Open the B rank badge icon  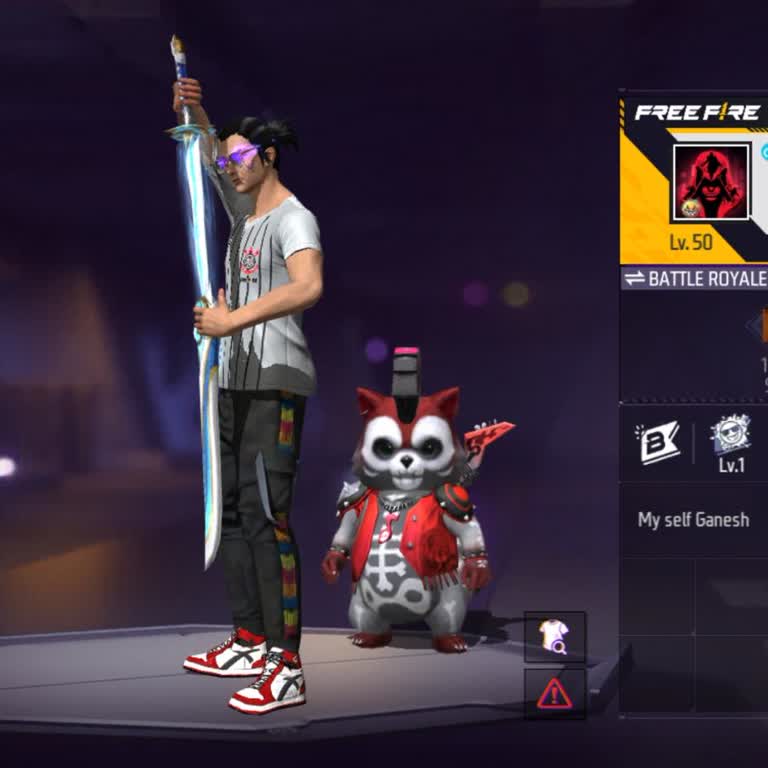pyautogui.click(x=657, y=443)
